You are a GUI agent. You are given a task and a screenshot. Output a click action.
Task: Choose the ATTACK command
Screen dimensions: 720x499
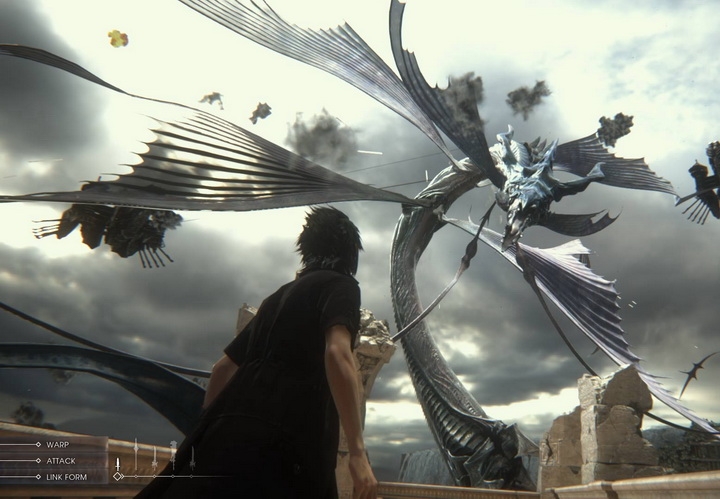pyautogui.click(x=59, y=460)
